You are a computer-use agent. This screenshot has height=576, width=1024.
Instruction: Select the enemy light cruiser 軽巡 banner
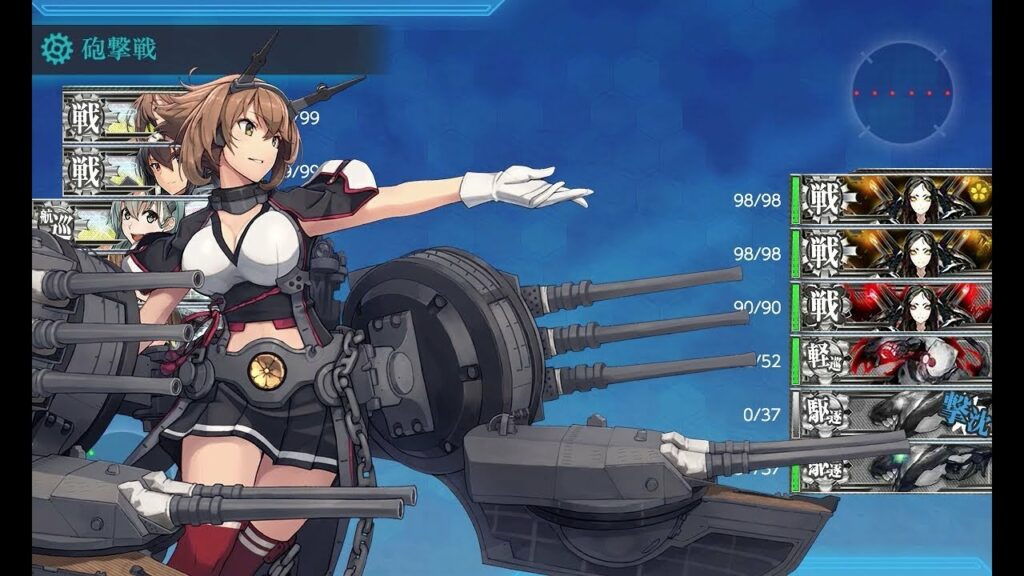(x=890, y=359)
